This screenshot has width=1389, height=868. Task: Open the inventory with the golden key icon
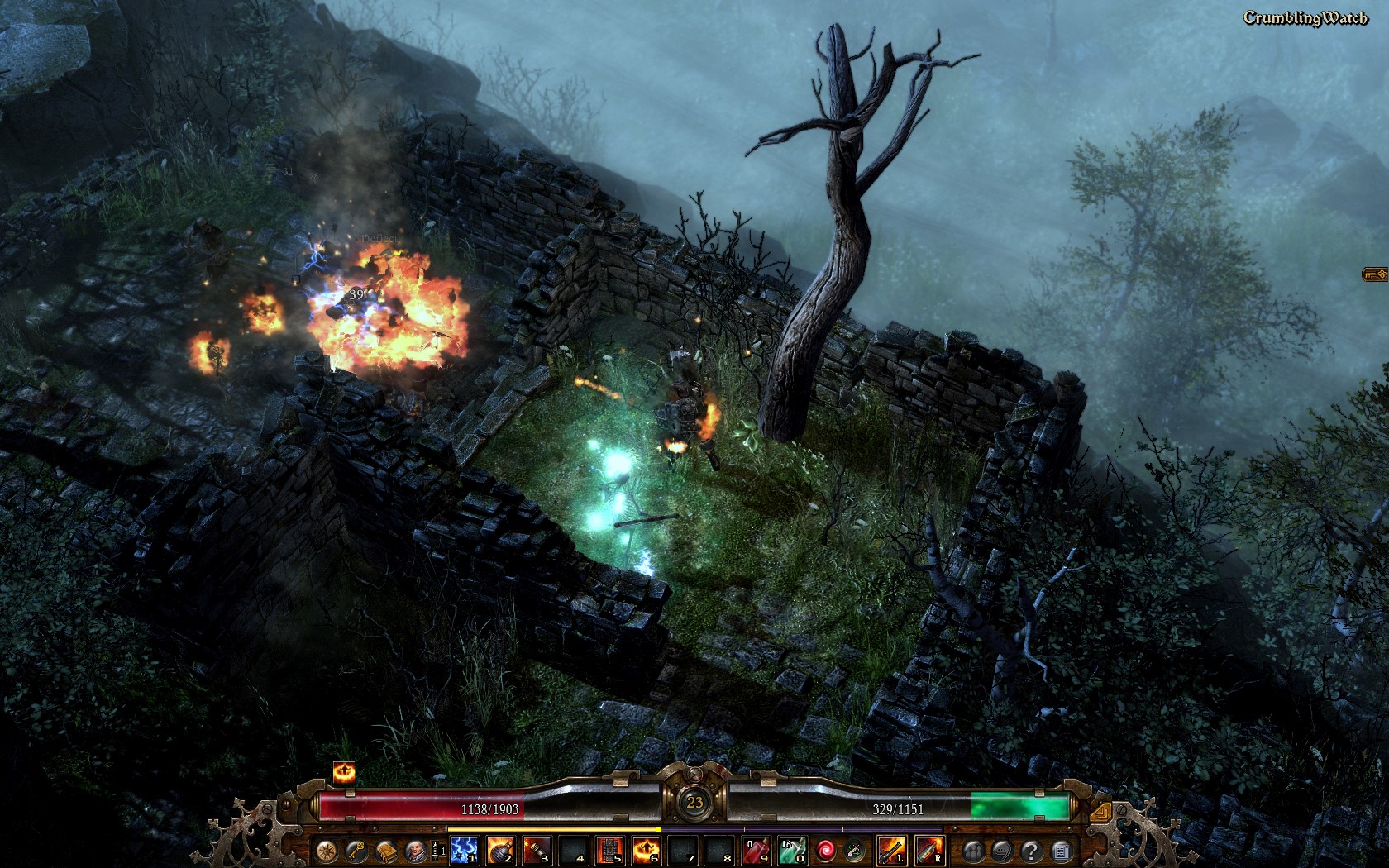coord(357,851)
